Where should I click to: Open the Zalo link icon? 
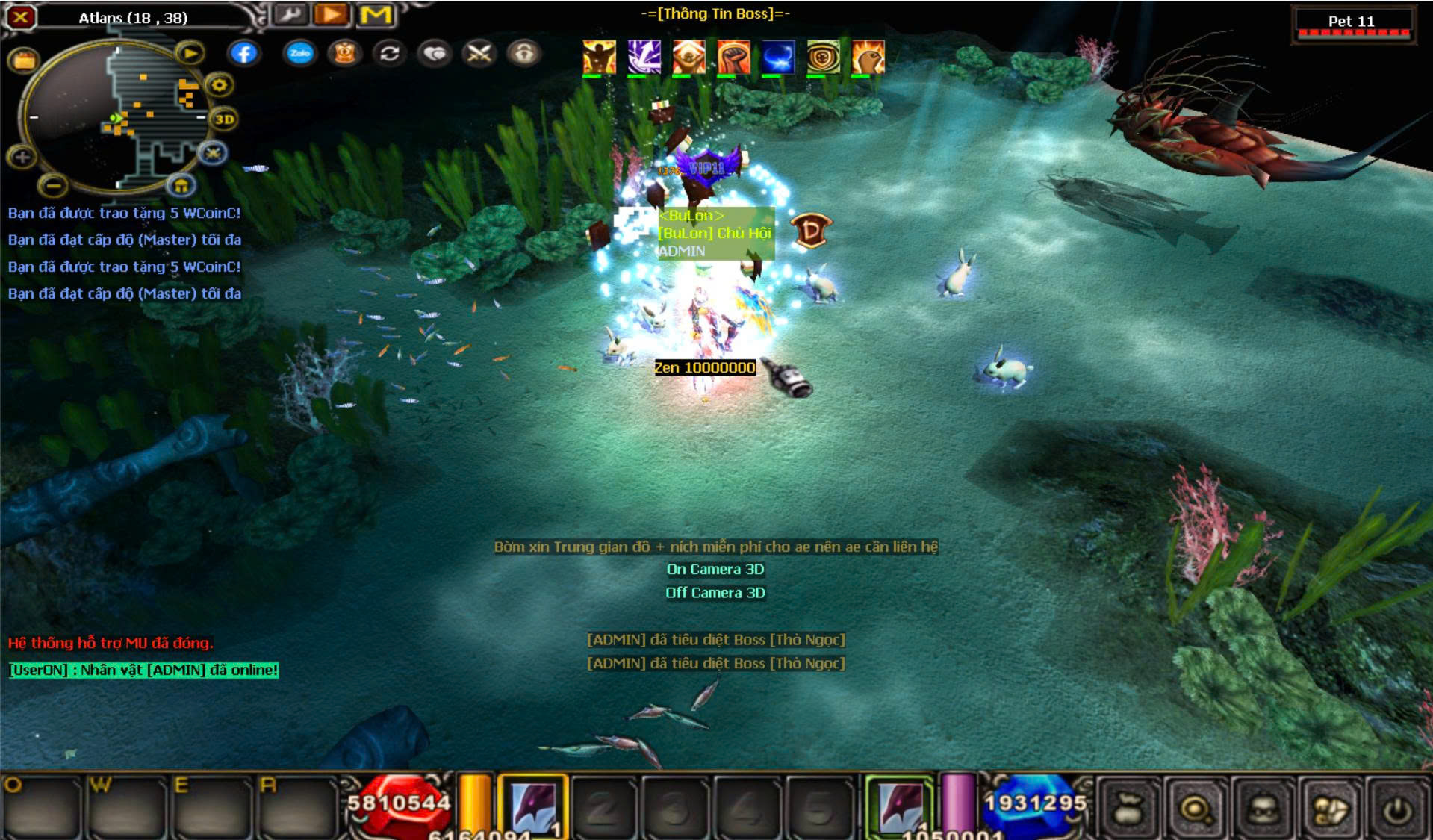tap(299, 53)
